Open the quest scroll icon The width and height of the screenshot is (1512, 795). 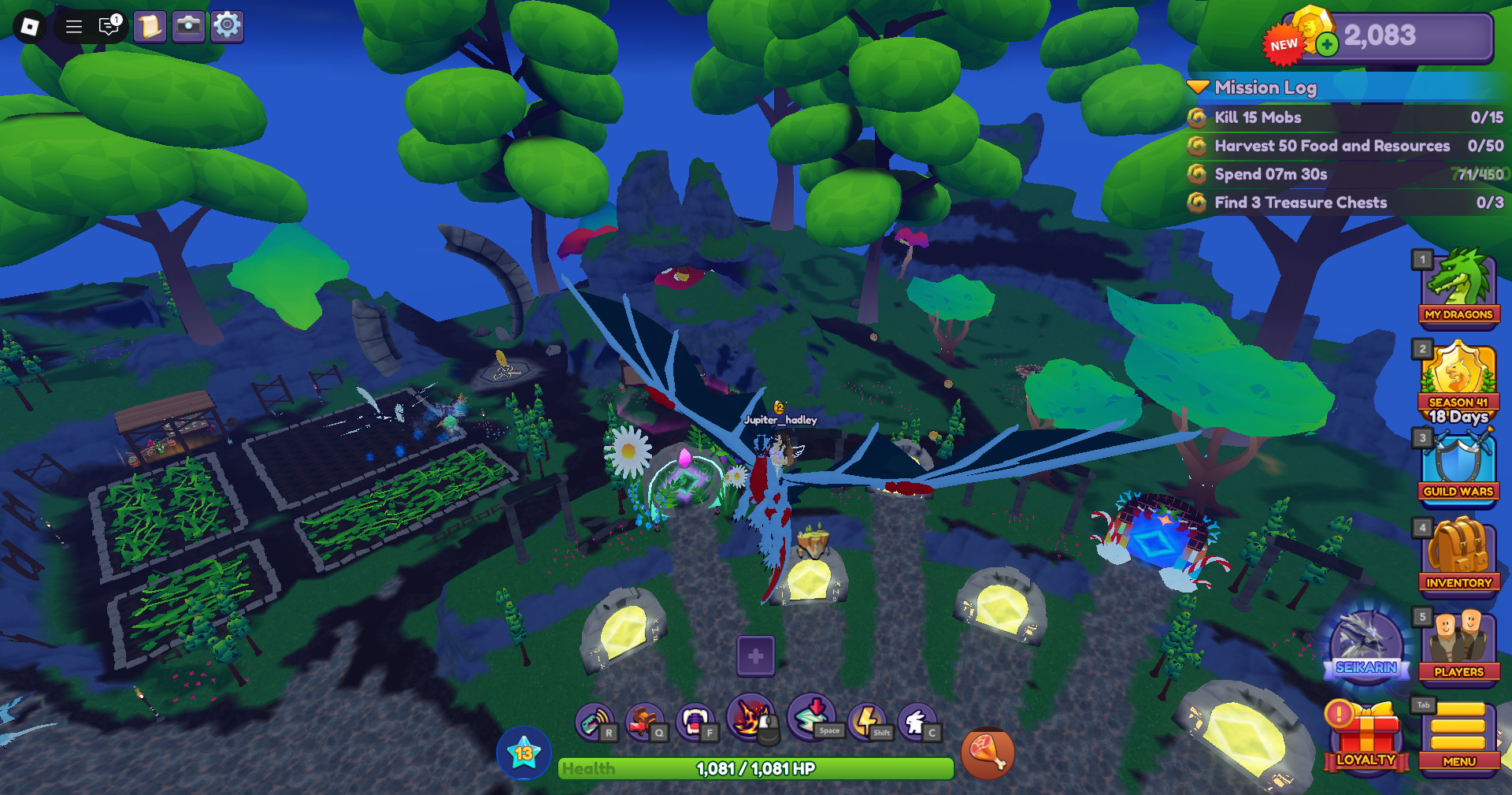pos(150,26)
